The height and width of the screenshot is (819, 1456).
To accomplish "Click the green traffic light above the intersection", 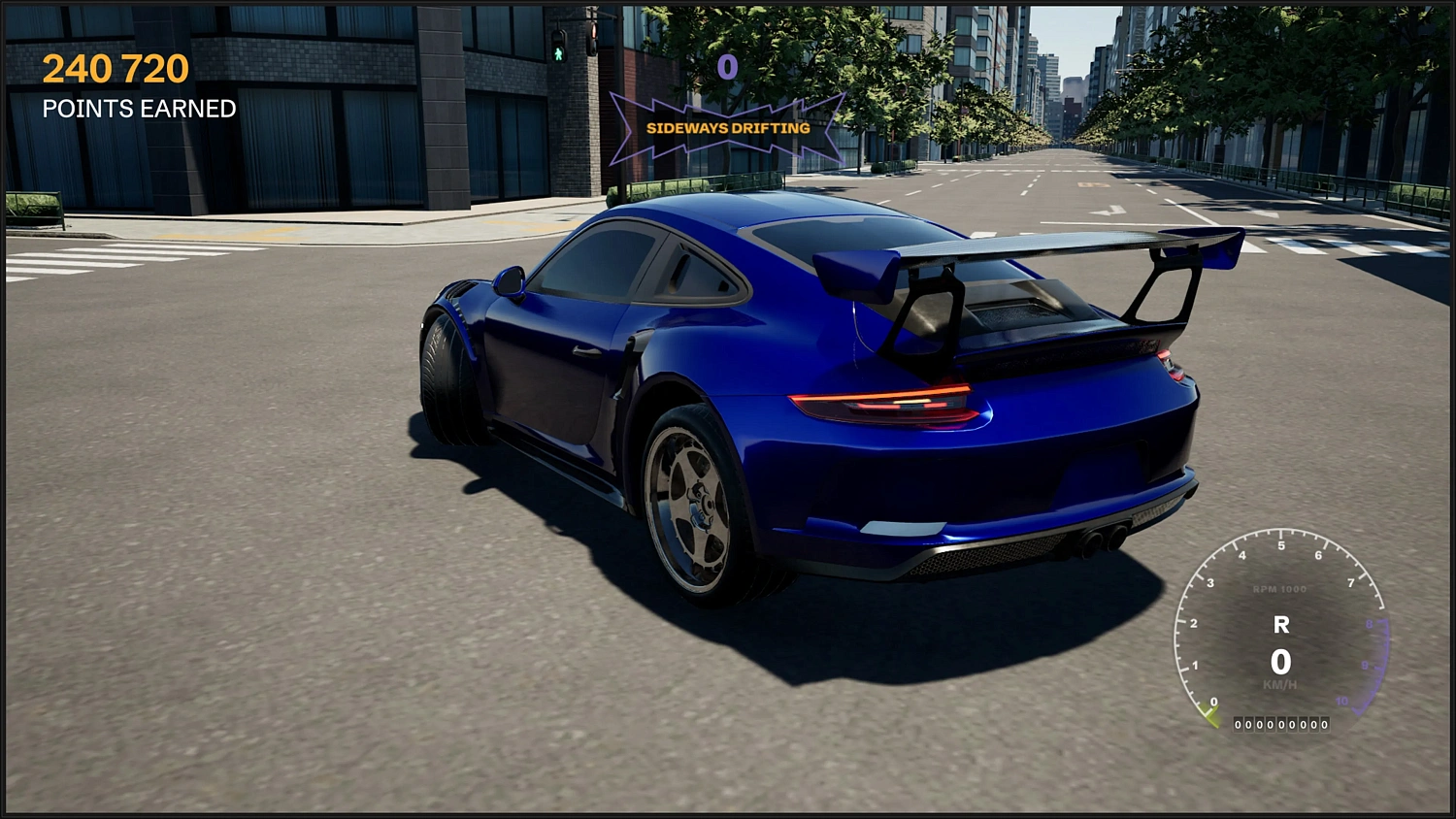I will [x=558, y=53].
